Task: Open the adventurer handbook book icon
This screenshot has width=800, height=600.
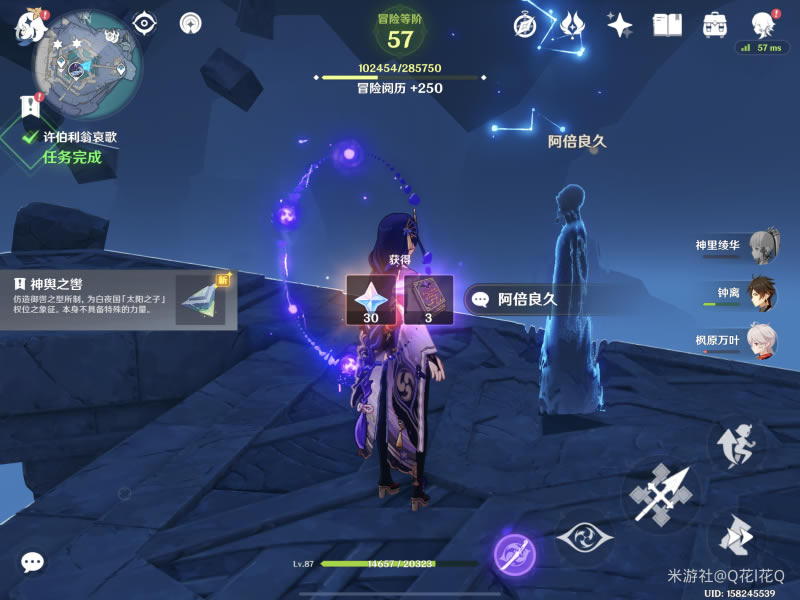Action: tap(667, 24)
